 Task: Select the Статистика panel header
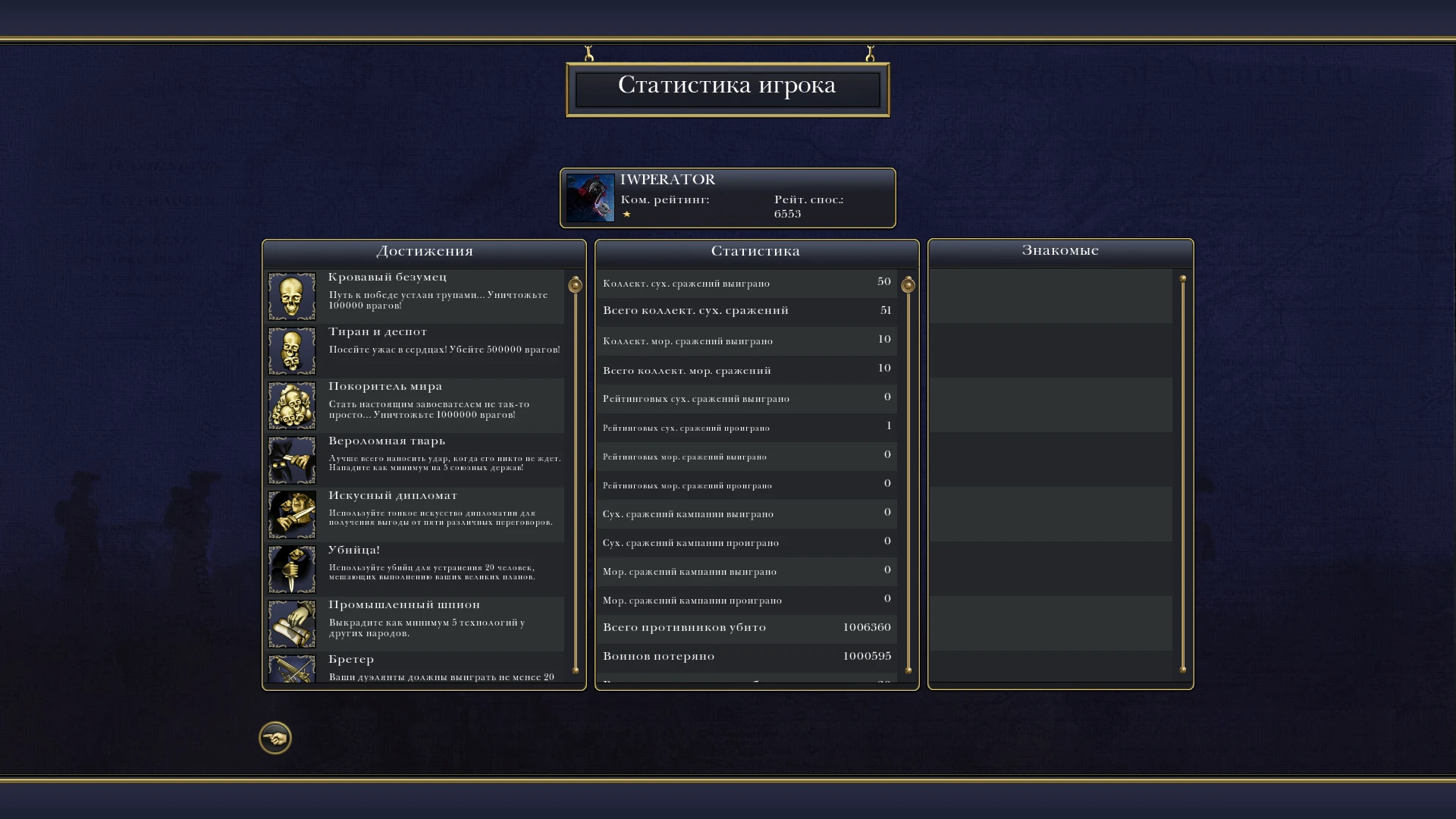click(x=755, y=250)
